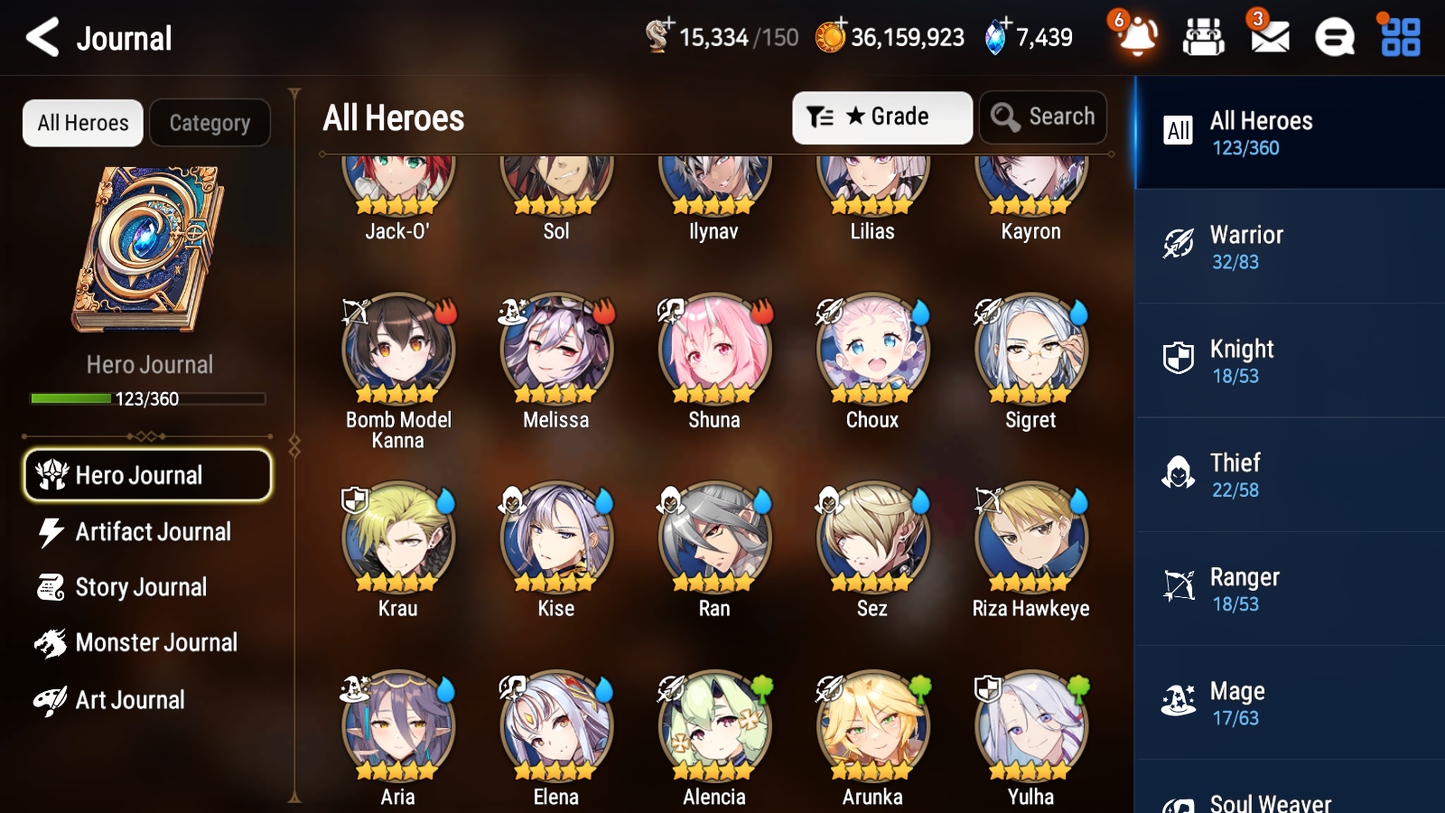Open the Grade filter dropdown
The height and width of the screenshot is (813, 1445).
point(881,117)
